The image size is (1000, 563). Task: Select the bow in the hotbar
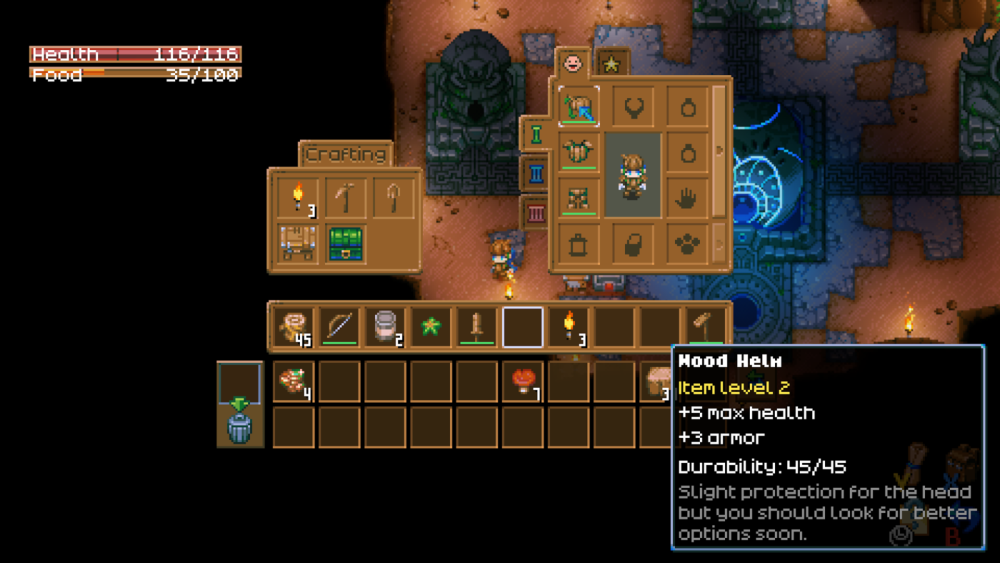339,326
